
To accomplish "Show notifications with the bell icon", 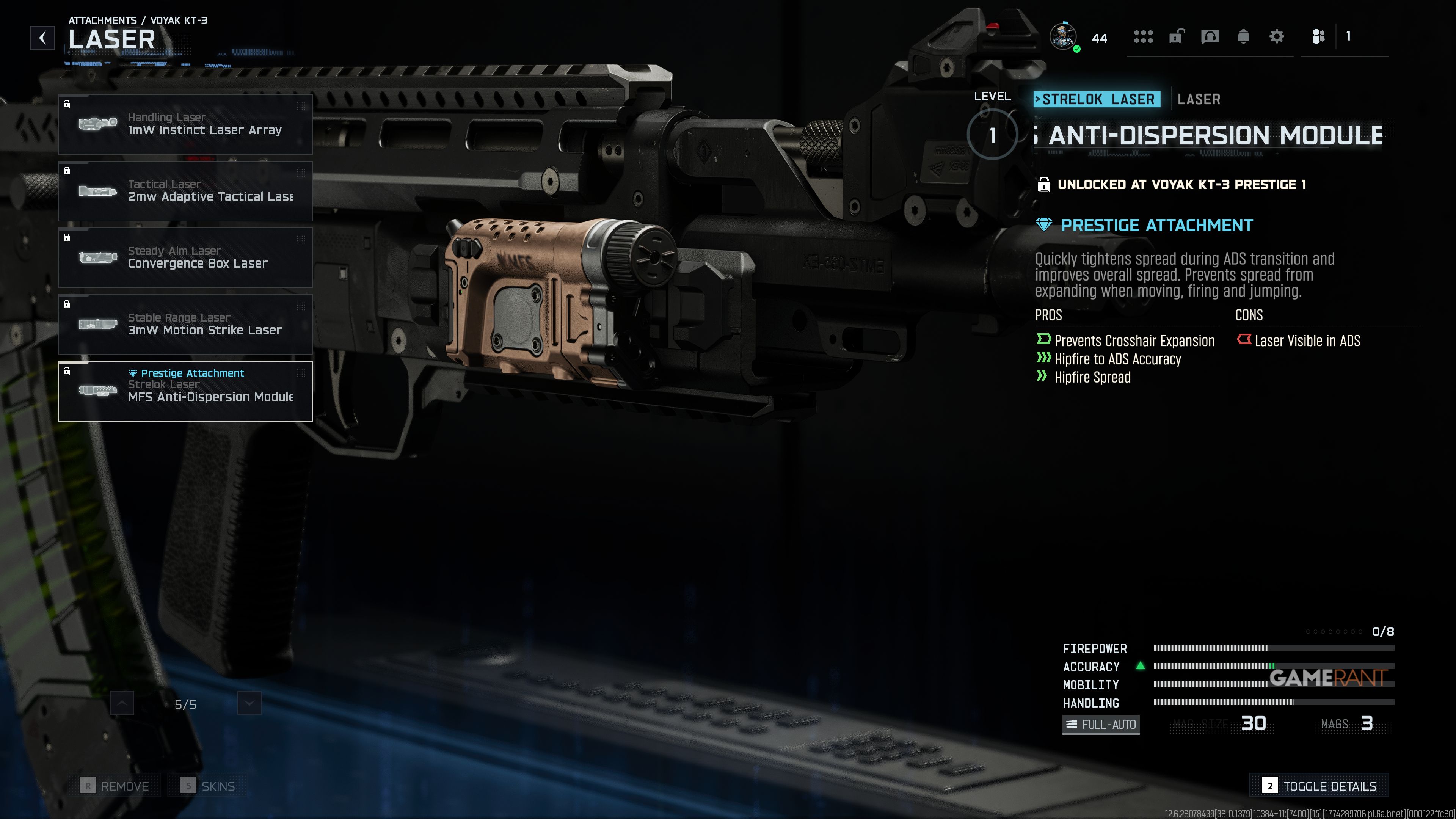I will coord(1243,37).
